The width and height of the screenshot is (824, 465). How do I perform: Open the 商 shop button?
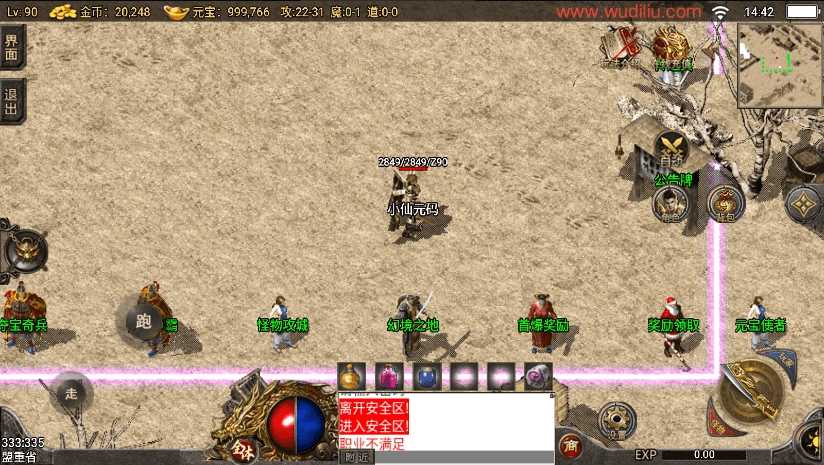pyautogui.click(x=571, y=445)
